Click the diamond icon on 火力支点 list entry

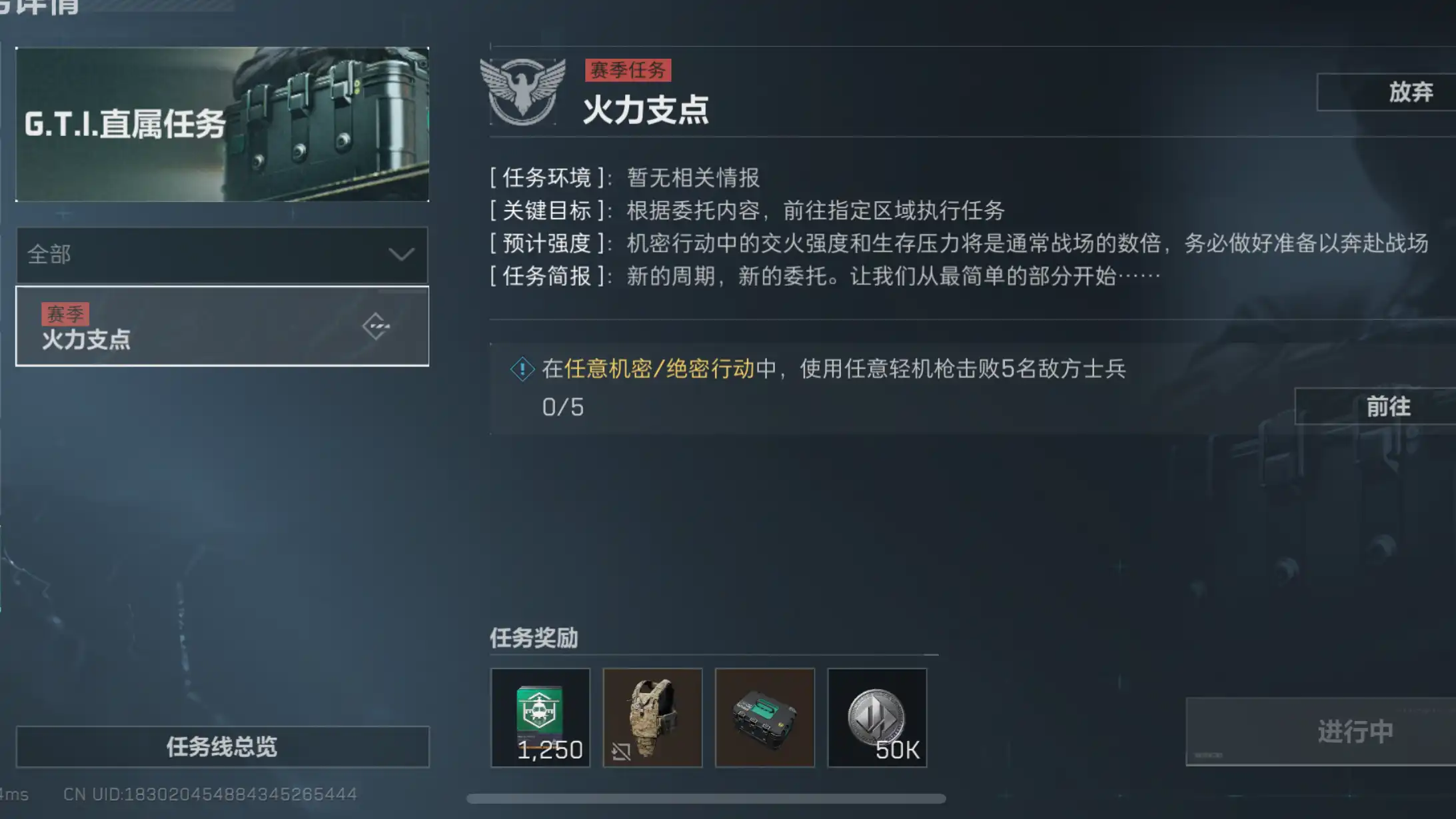point(377,325)
